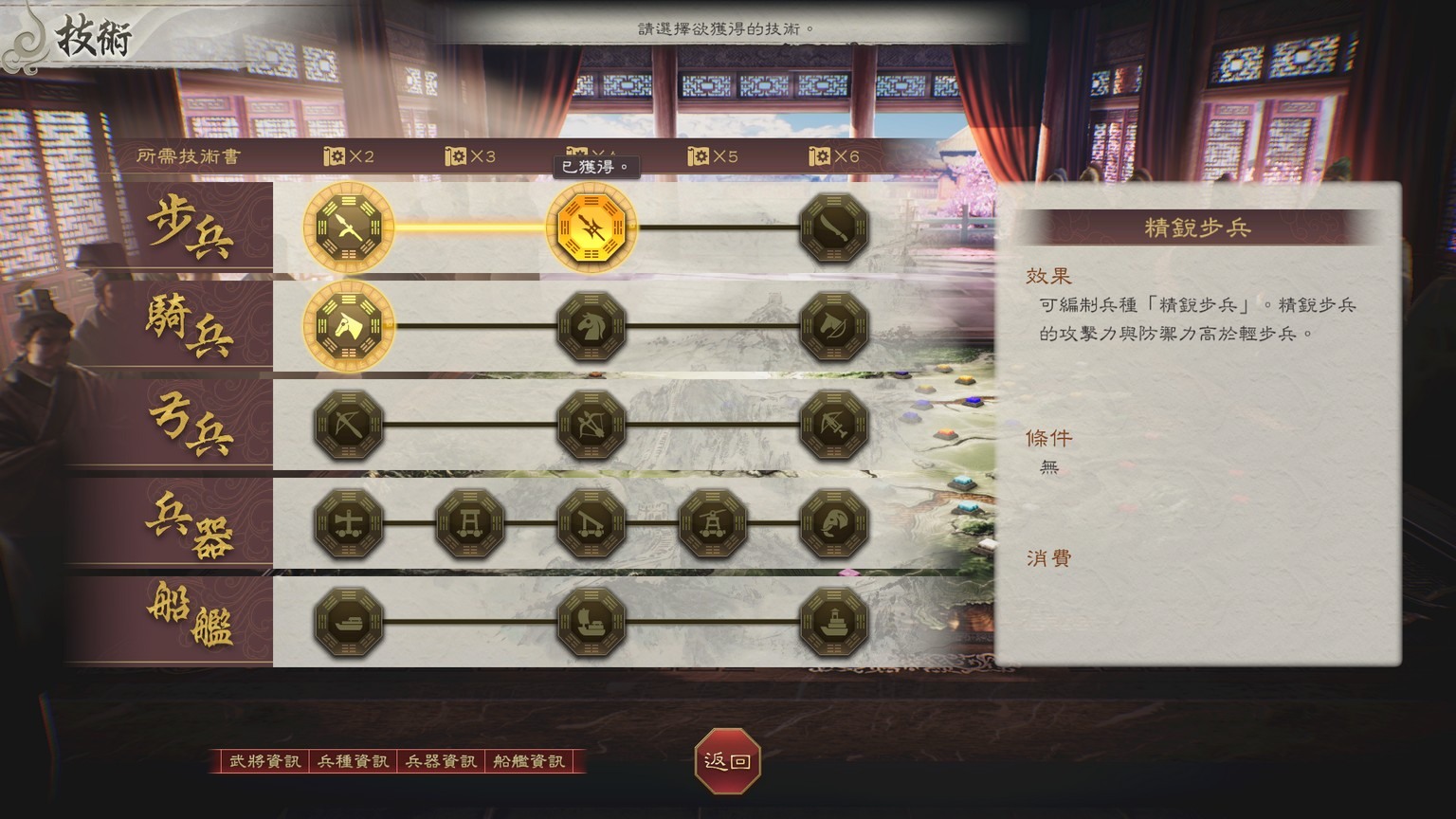View 船艦資訊 ship information
The image size is (1456, 819).
(x=527, y=759)
